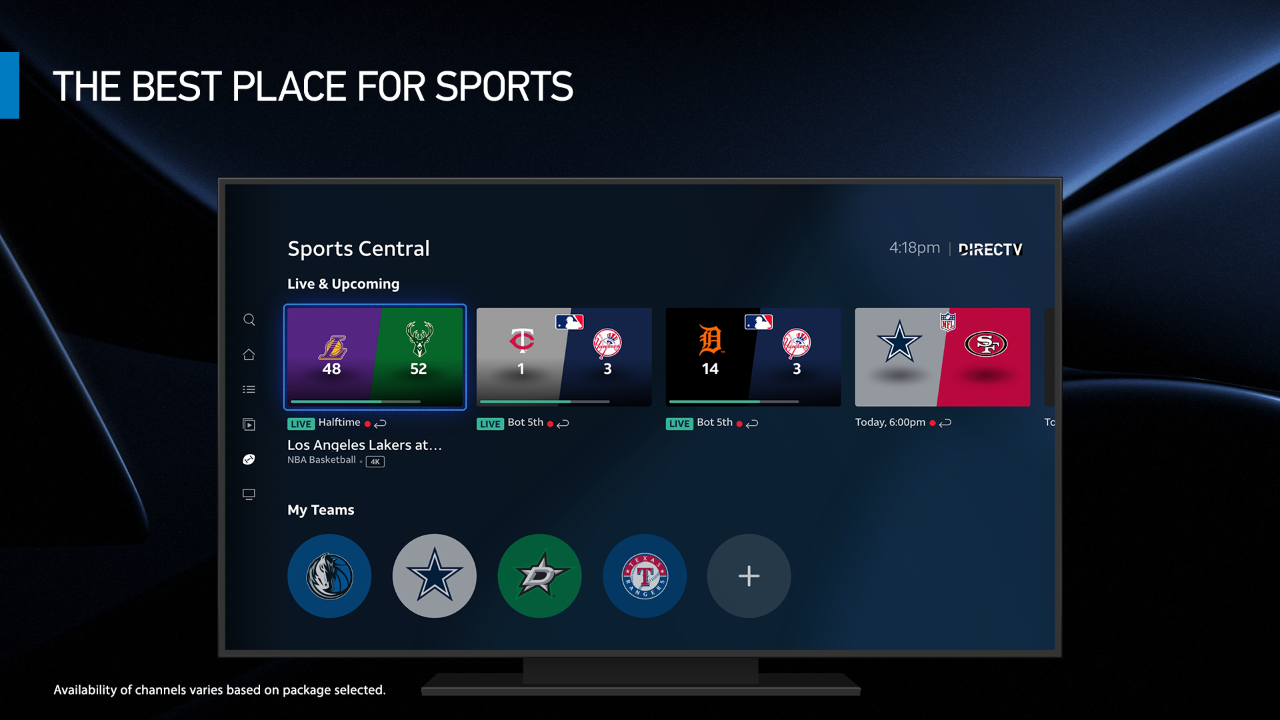Open the Search icon in the sidebar
This screenshot has width=1280, height=720.
[249, 319]
